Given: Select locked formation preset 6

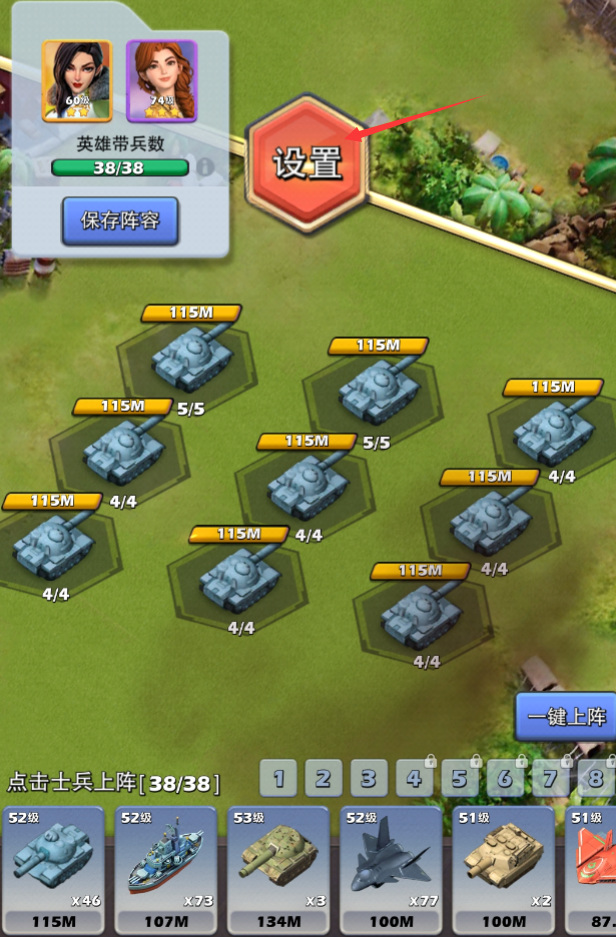Looking at the screenshot, I should point(504,777).
